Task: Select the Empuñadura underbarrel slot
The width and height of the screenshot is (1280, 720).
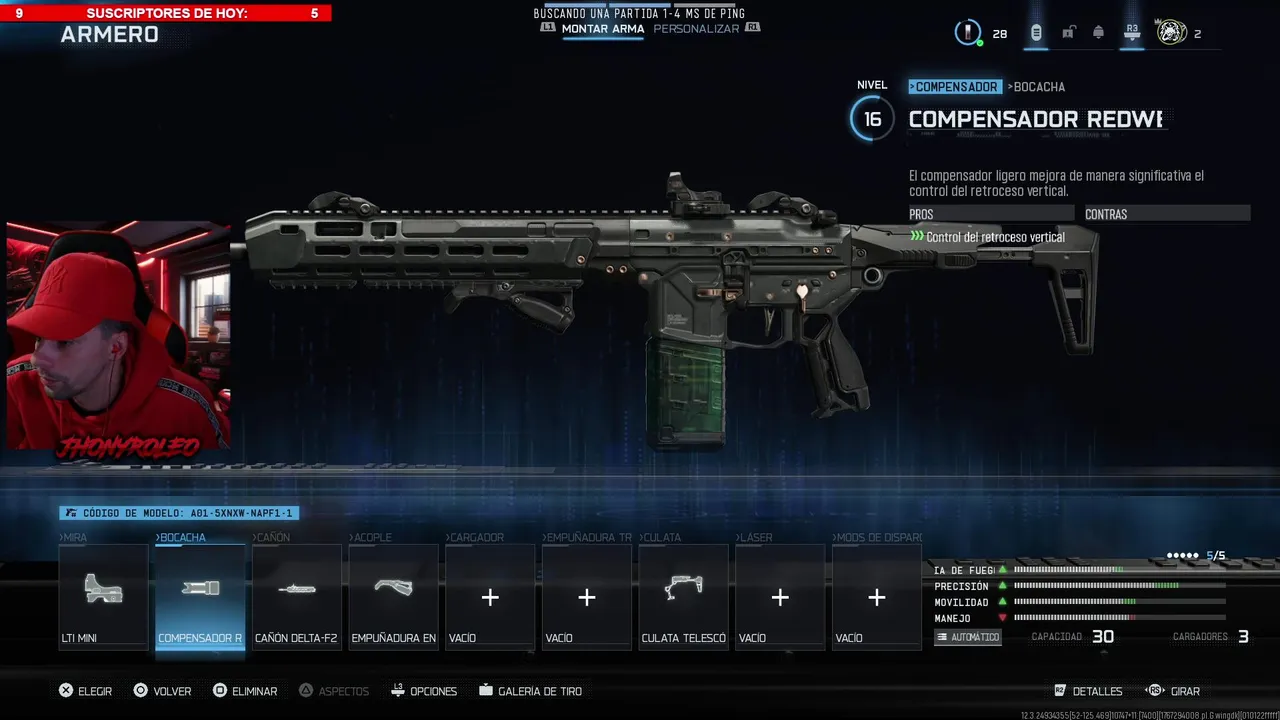Action: tap(393, 597)
